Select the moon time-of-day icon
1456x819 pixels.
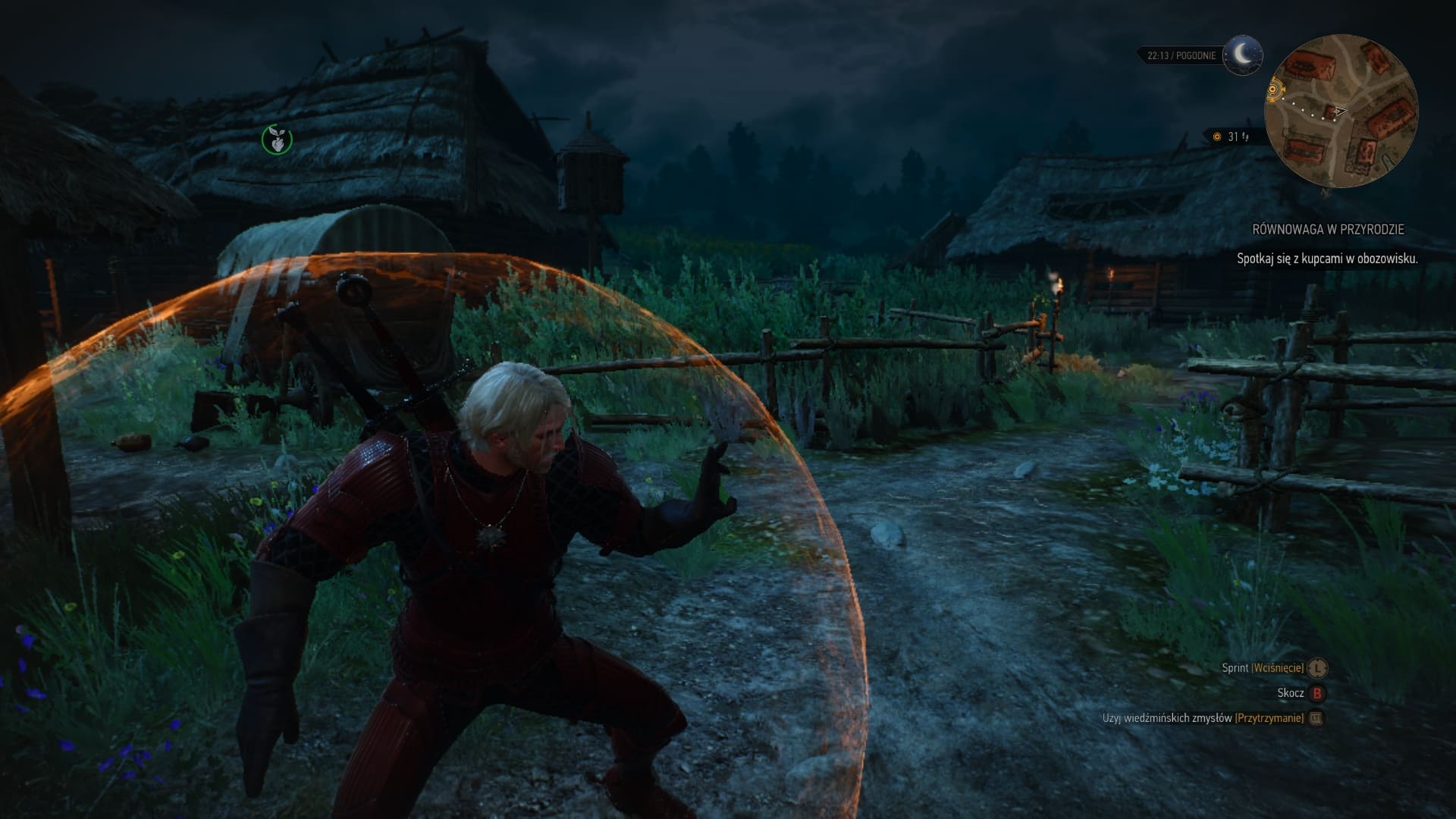pyautogui.click(x=1242, y=55)
